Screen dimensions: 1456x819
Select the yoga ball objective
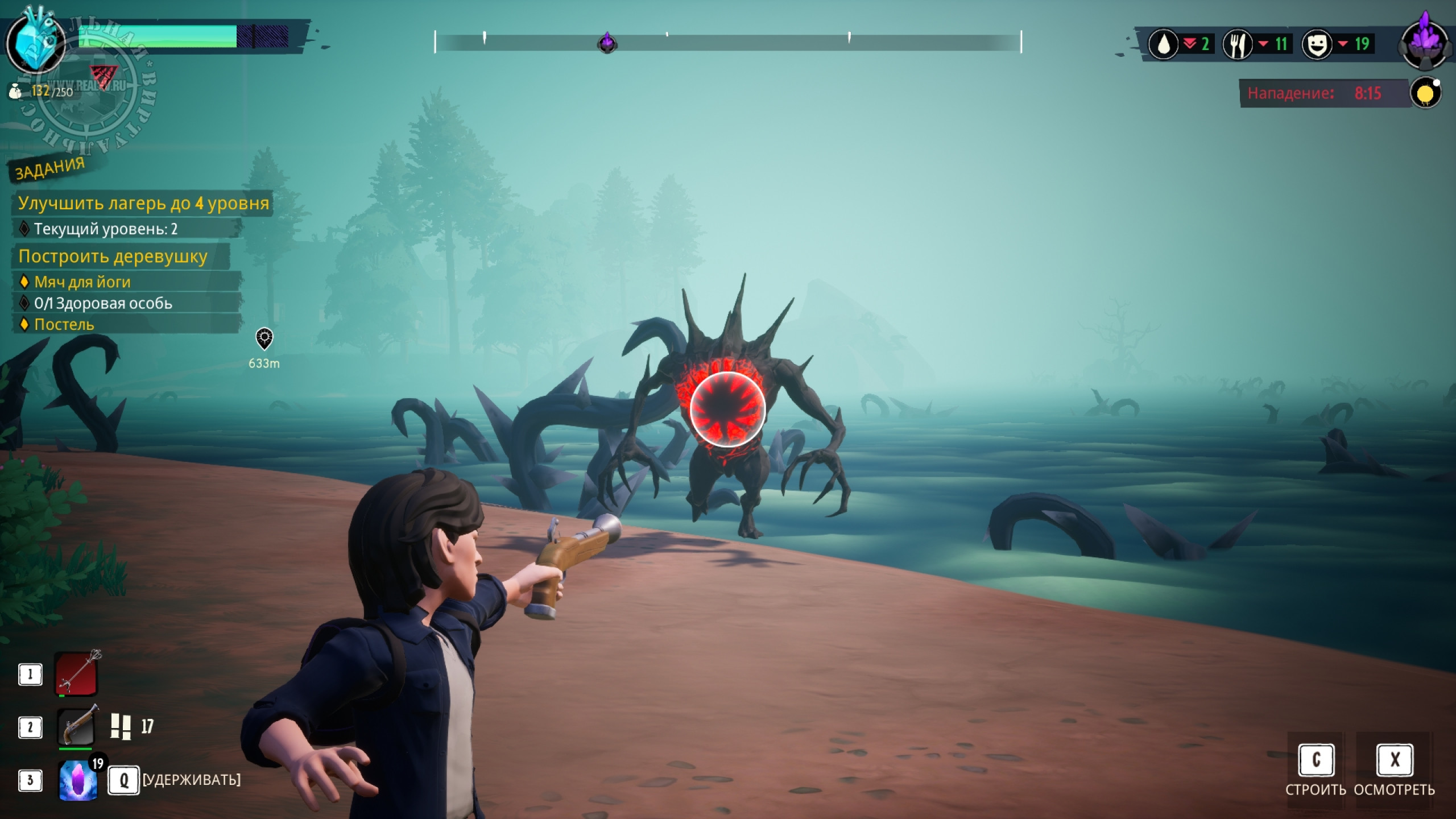point(82,282)
